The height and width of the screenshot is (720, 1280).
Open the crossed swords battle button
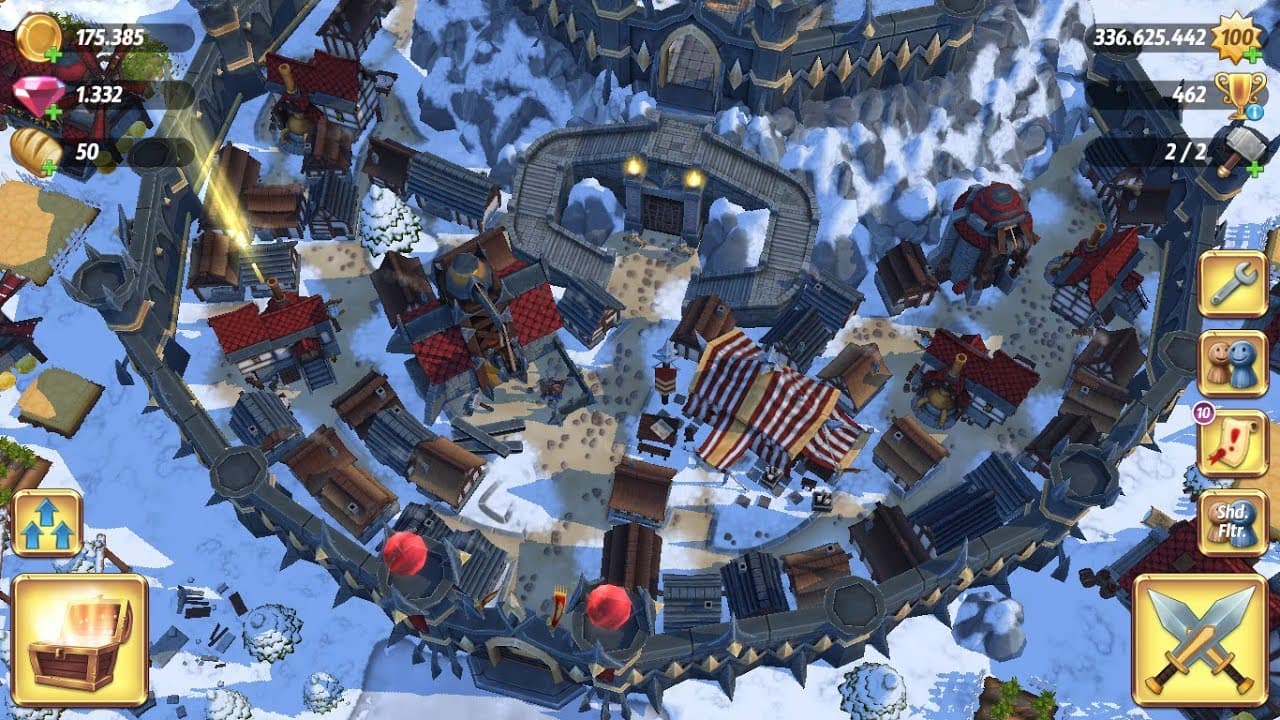tap(1199, 638)
